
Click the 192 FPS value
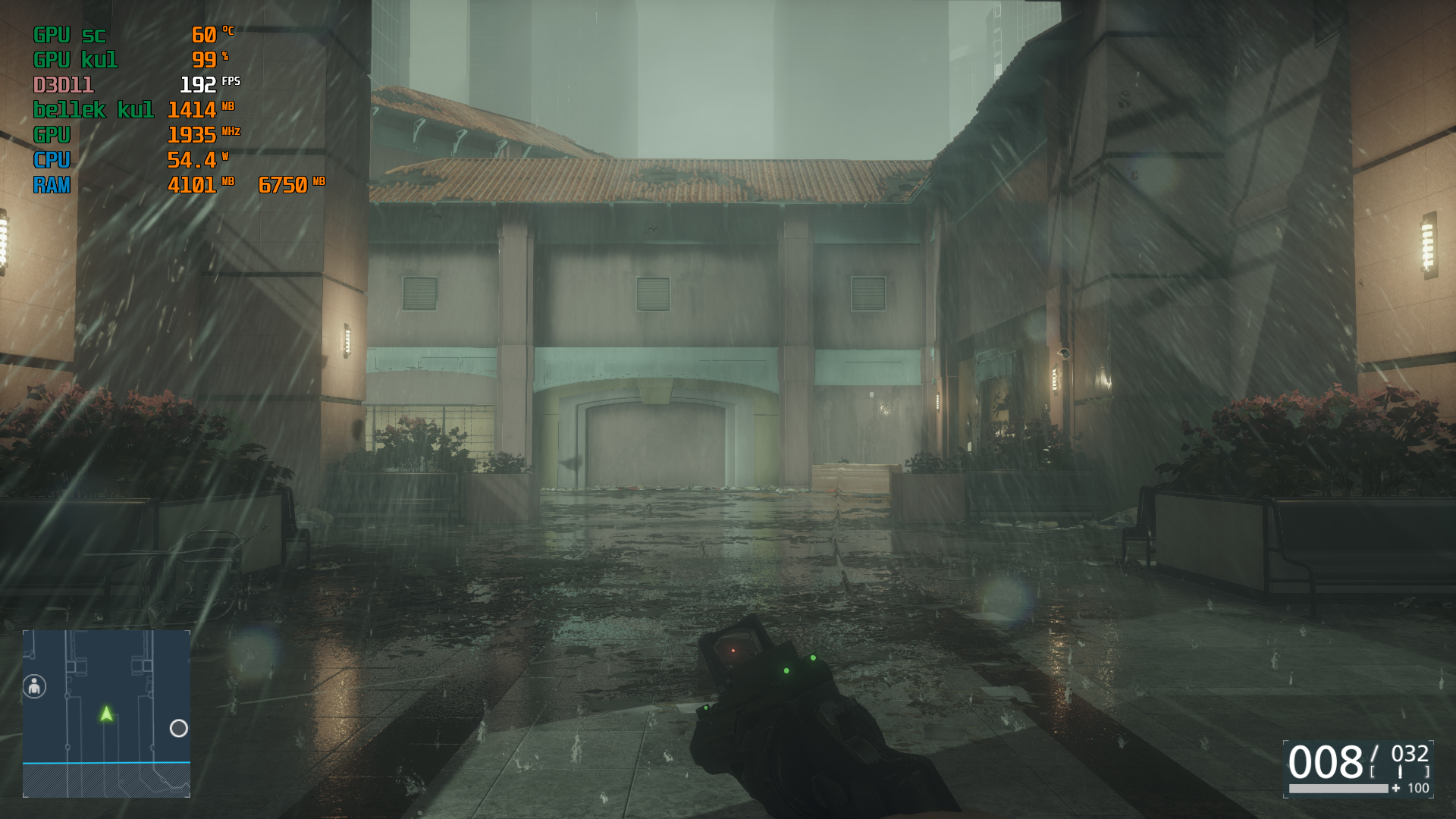click(197, 86)
